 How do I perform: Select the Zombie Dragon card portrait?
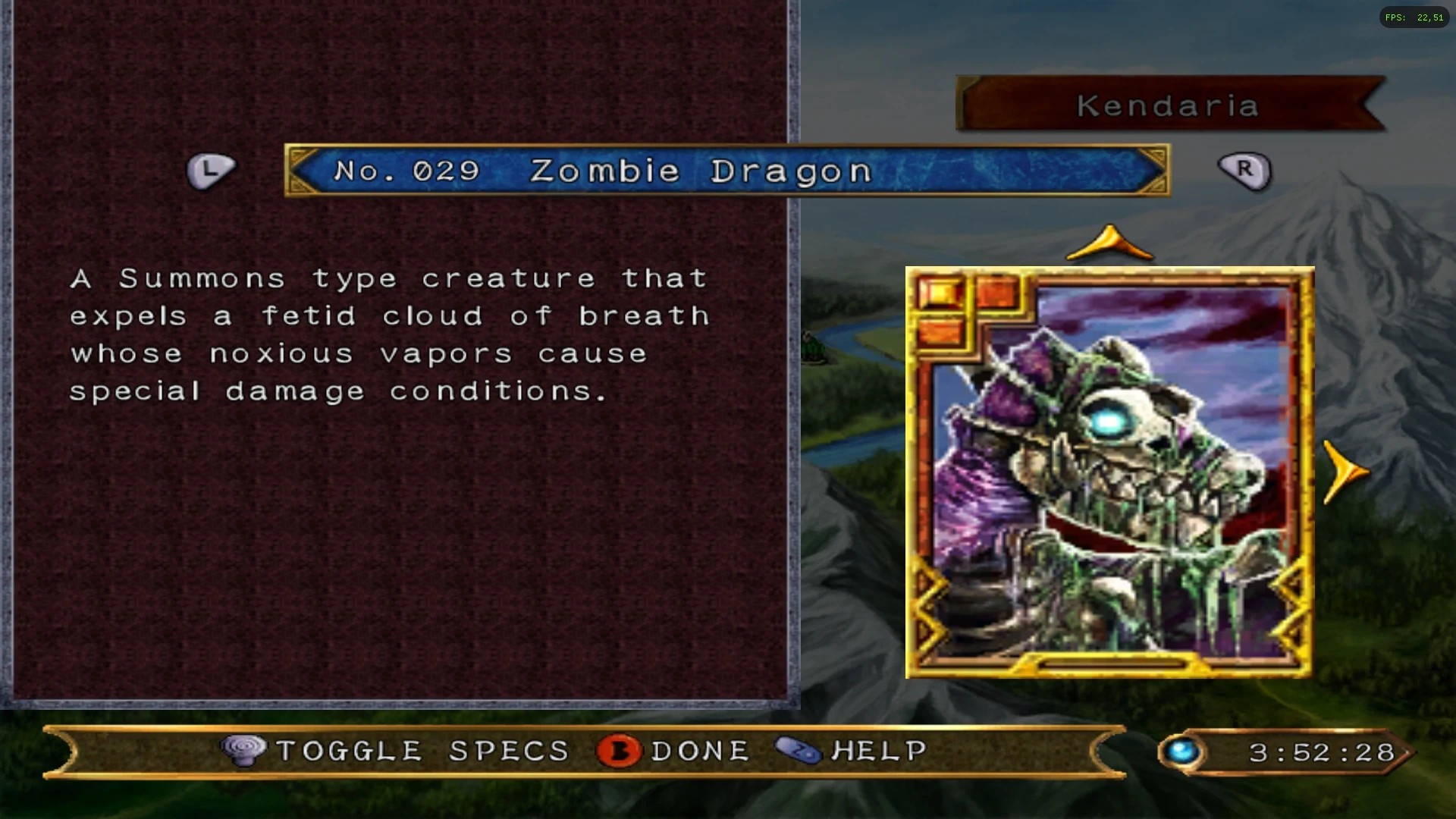(1109, 472)
